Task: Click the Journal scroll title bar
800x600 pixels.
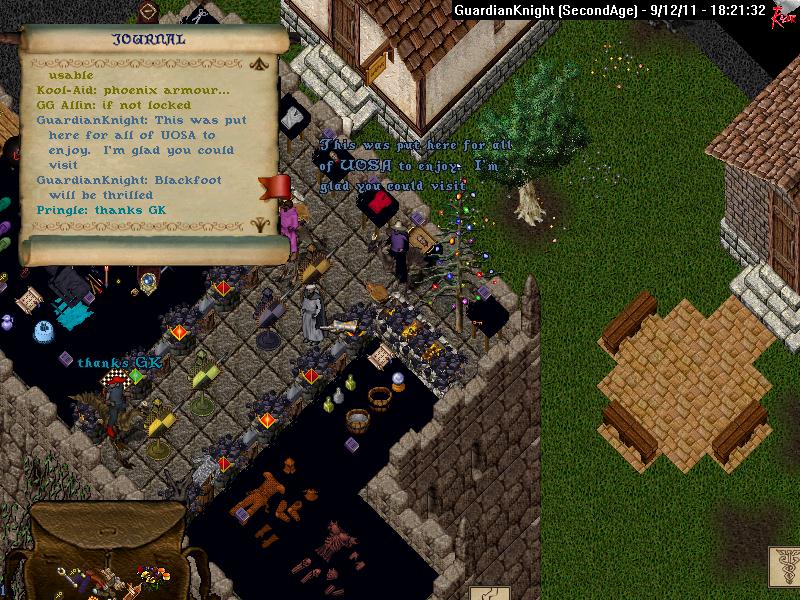Action: 148,40
